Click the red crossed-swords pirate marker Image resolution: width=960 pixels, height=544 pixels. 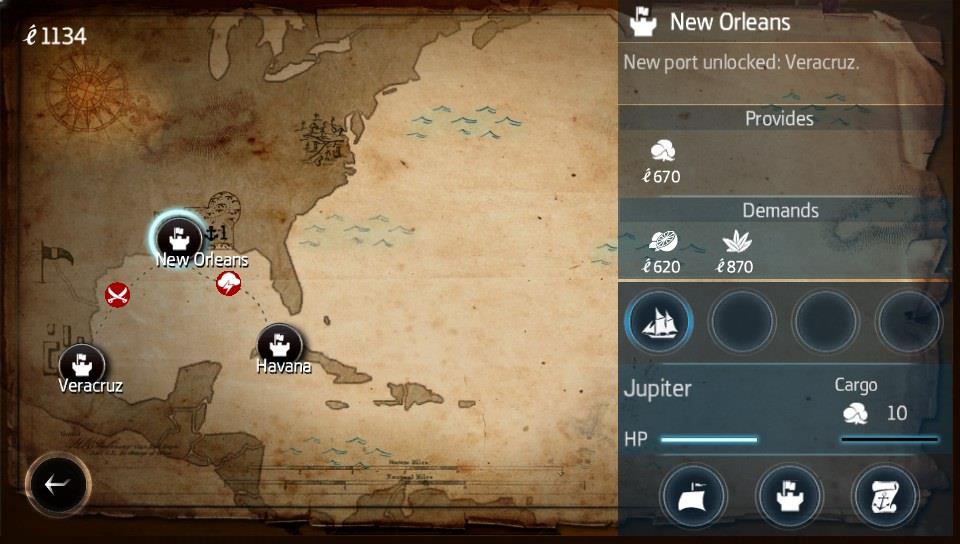[118, 294]
